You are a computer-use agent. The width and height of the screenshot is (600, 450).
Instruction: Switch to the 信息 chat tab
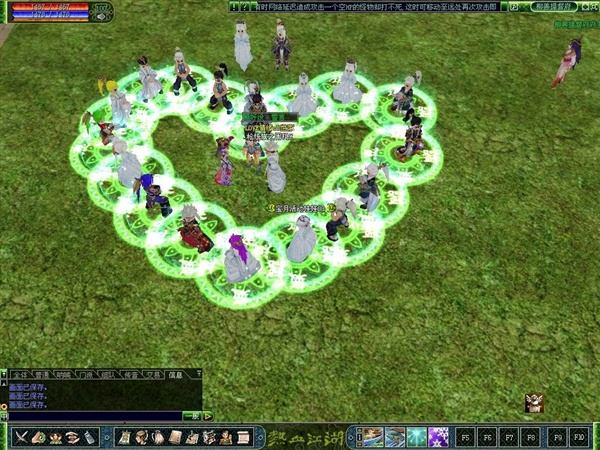176,375
